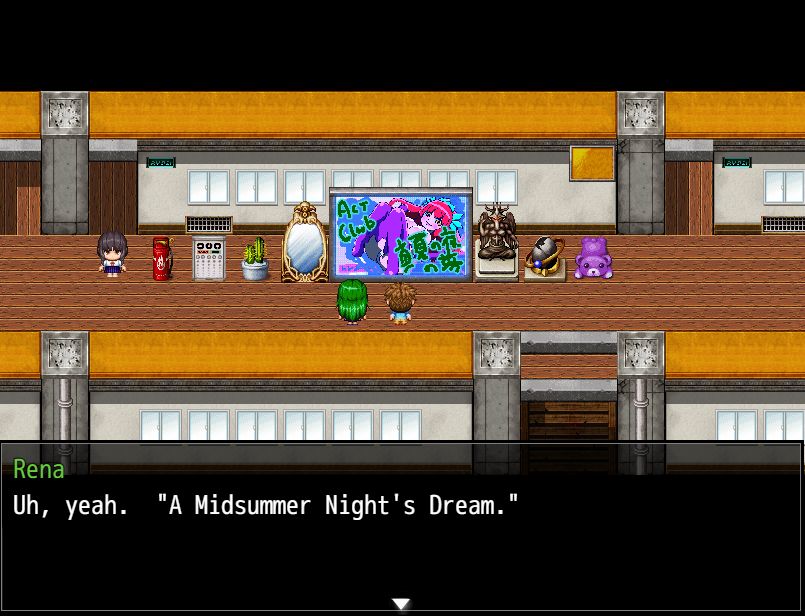Advance dialogue with the white continue arrow
The width and height of the screenshot is (805, 616).
(401, 604)
